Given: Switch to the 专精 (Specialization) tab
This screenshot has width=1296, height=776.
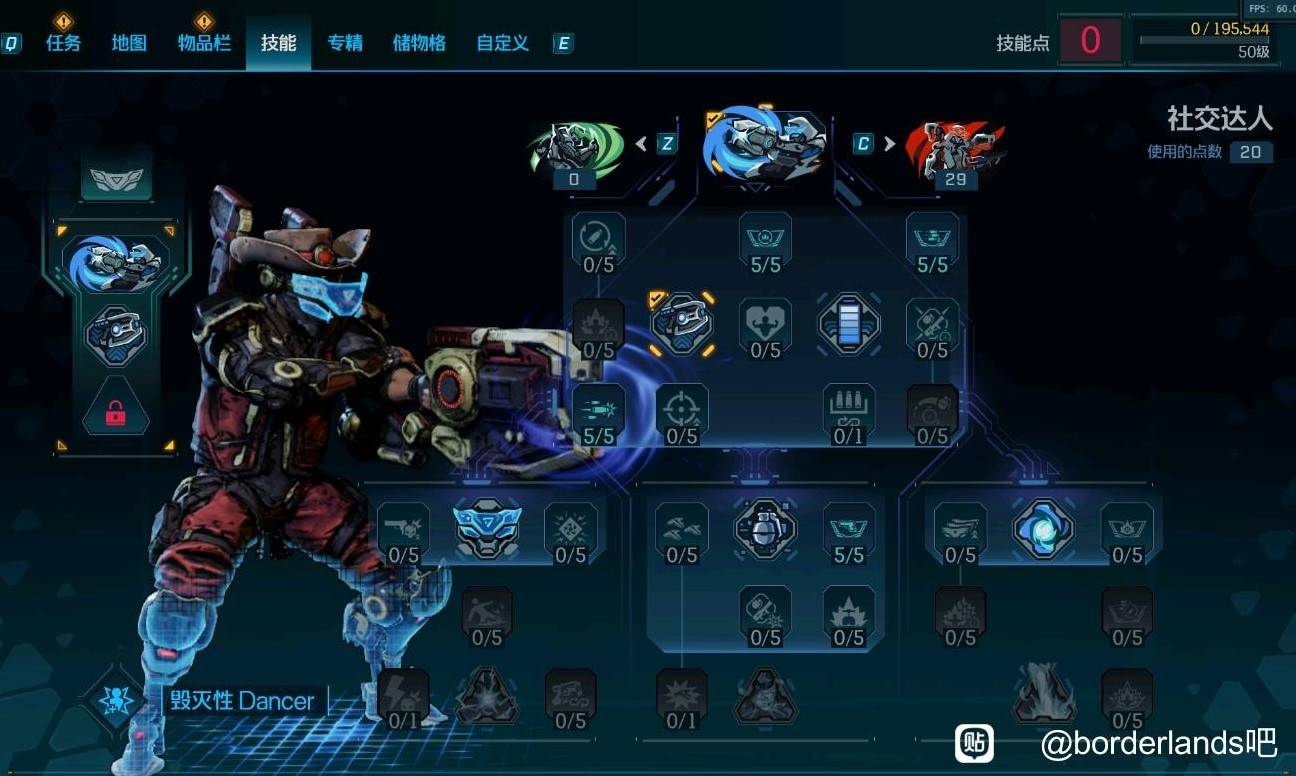Looking at the screenshot, I should coord(345,43).
